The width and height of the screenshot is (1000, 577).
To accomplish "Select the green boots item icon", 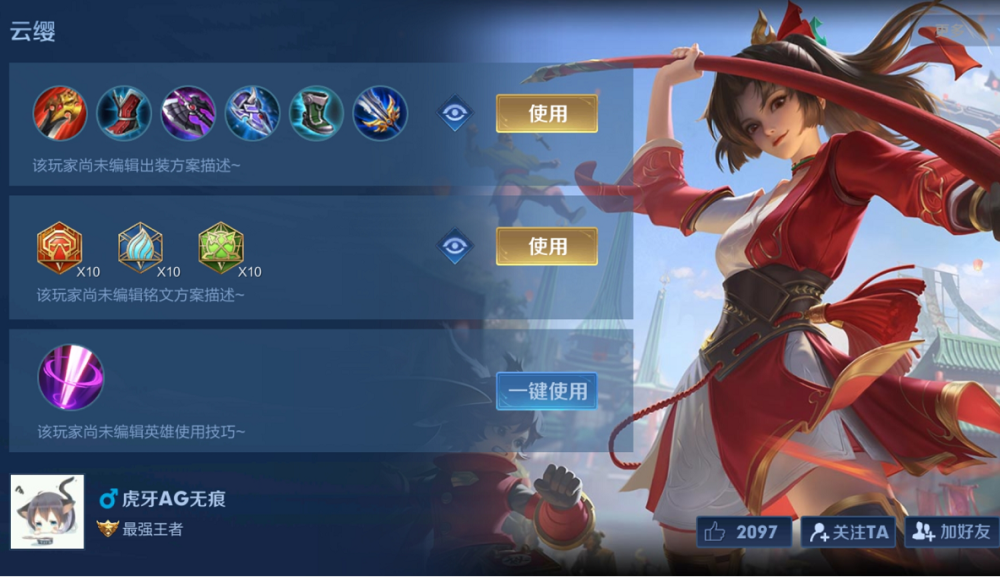I will pos(316,113).
